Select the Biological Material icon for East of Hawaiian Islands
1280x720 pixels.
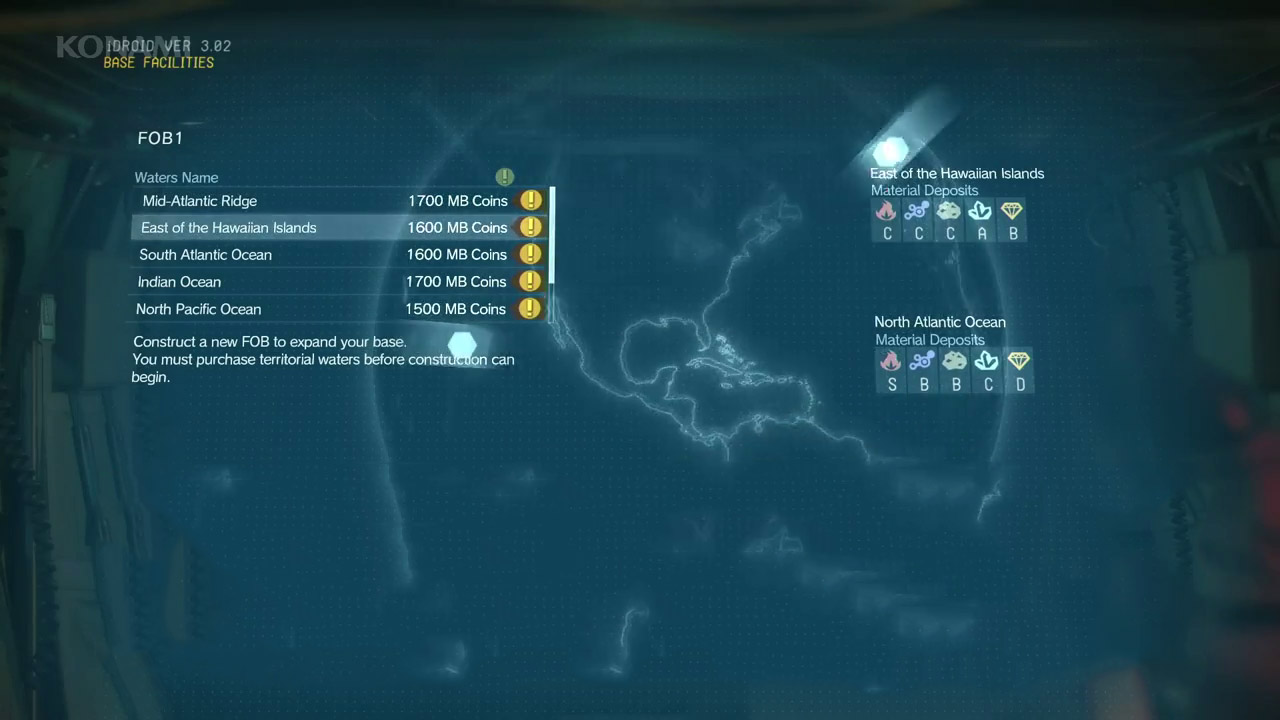(918, 211)
